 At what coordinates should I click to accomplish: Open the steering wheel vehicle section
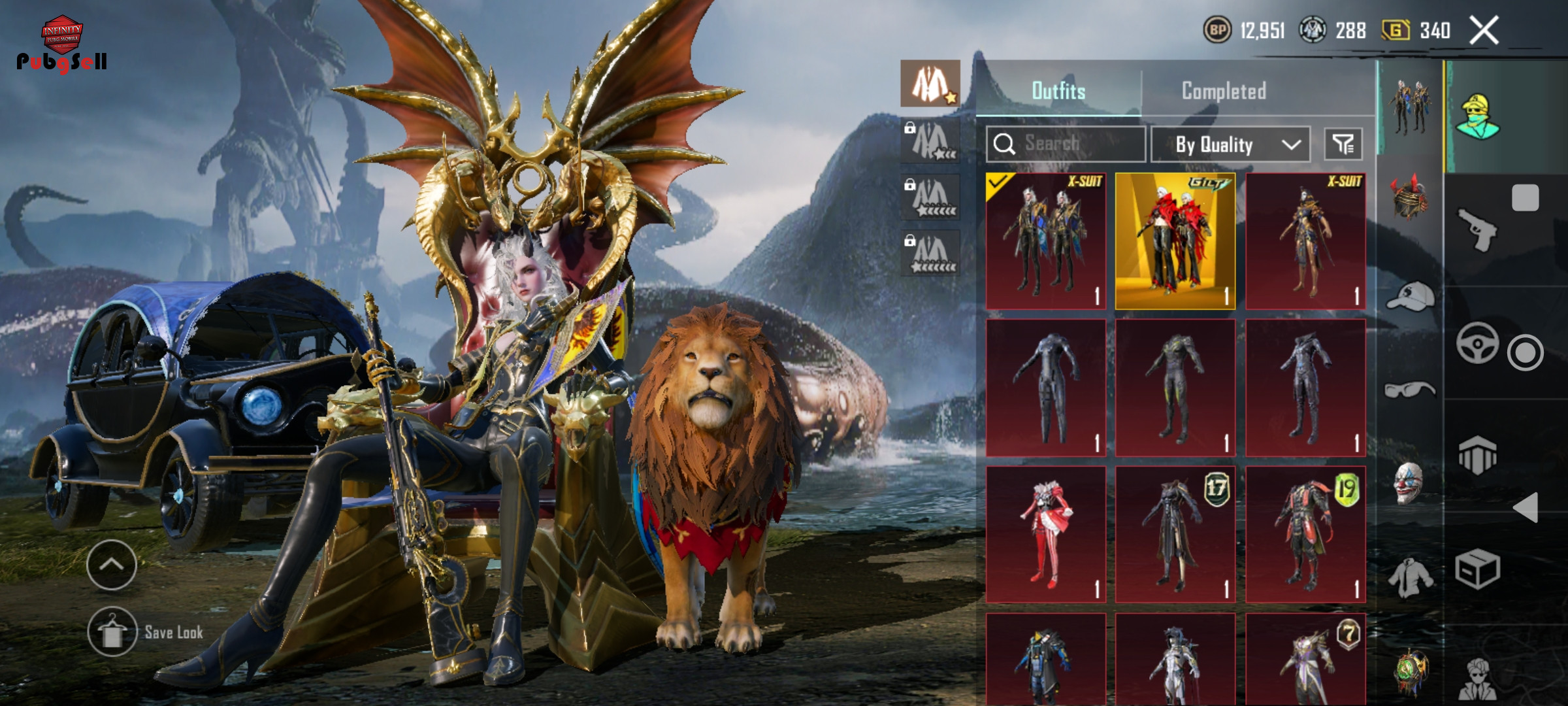[1477, 343]
